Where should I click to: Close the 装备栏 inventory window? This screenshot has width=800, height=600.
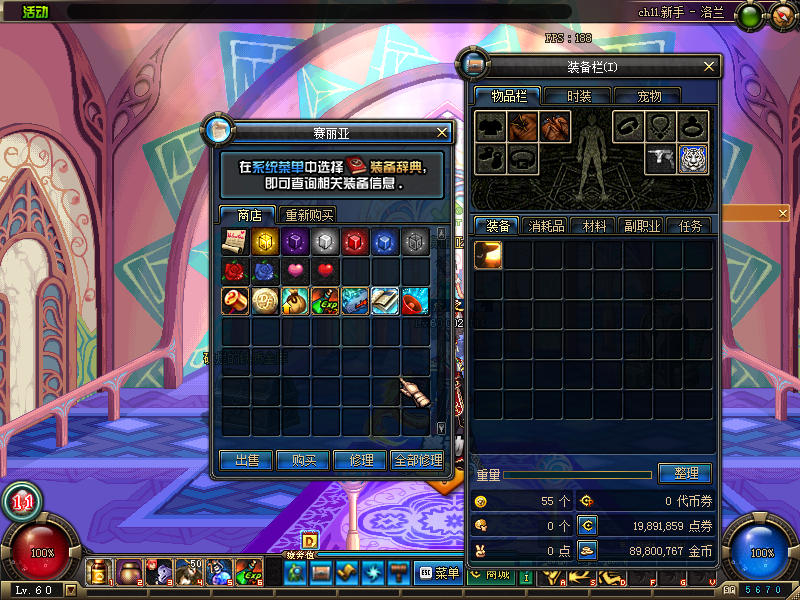[x=709, y=67]
